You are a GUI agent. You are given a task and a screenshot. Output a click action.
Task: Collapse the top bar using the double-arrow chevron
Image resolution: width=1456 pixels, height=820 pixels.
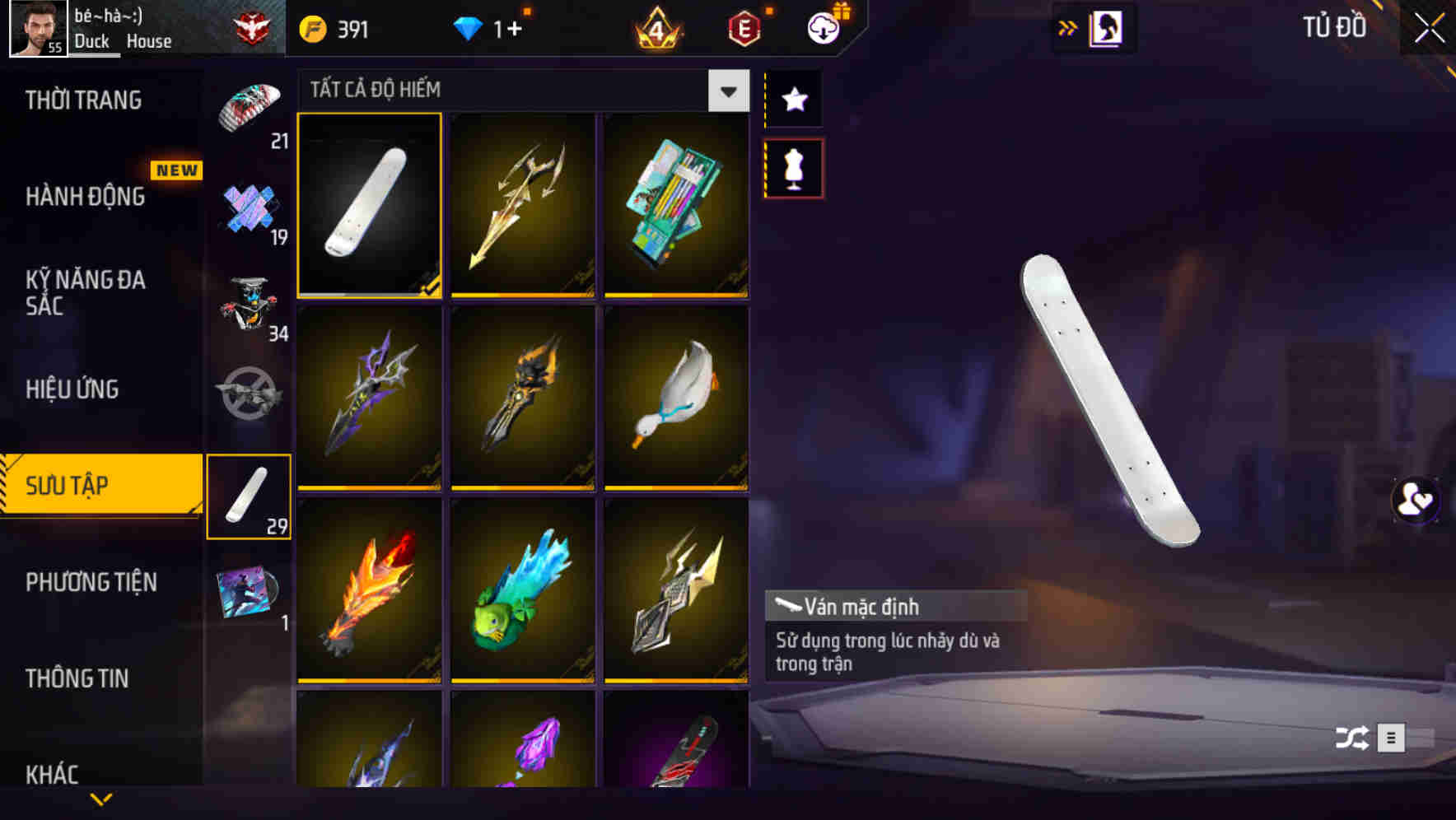1068,27
